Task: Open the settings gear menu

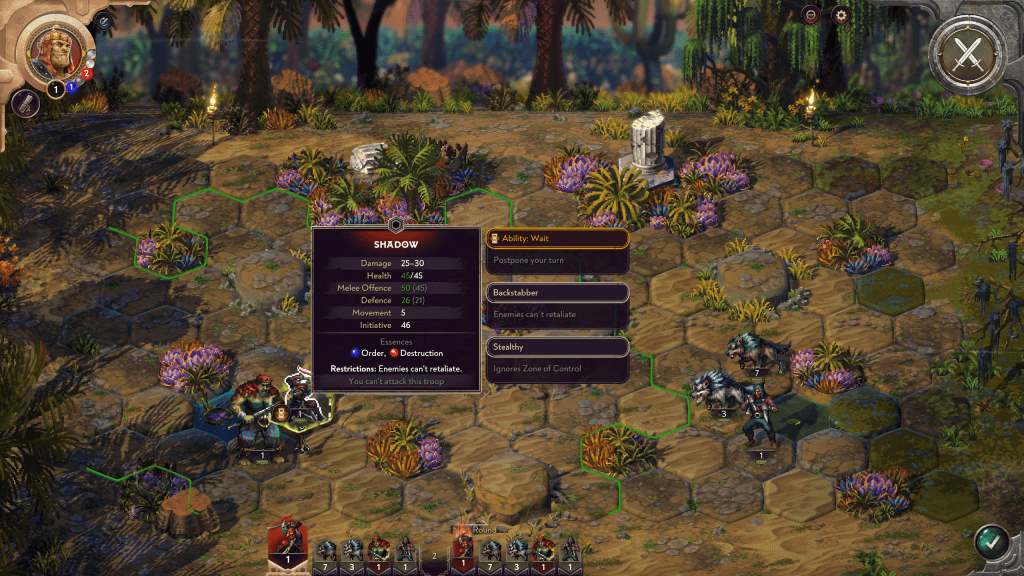Action: (840, 15)
